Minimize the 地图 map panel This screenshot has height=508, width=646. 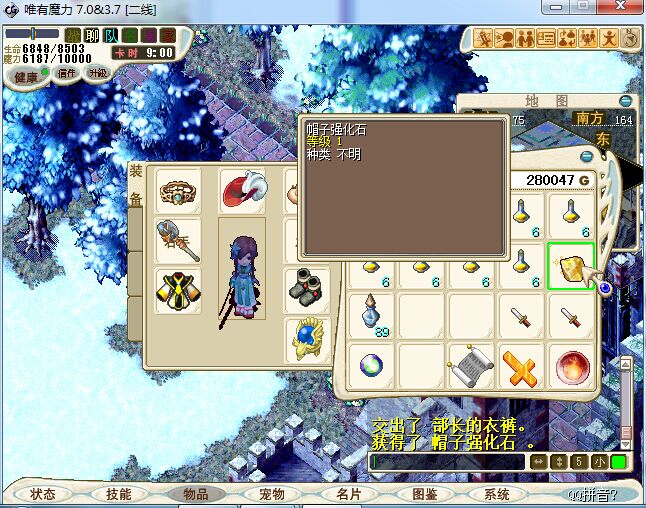point(625,101)
